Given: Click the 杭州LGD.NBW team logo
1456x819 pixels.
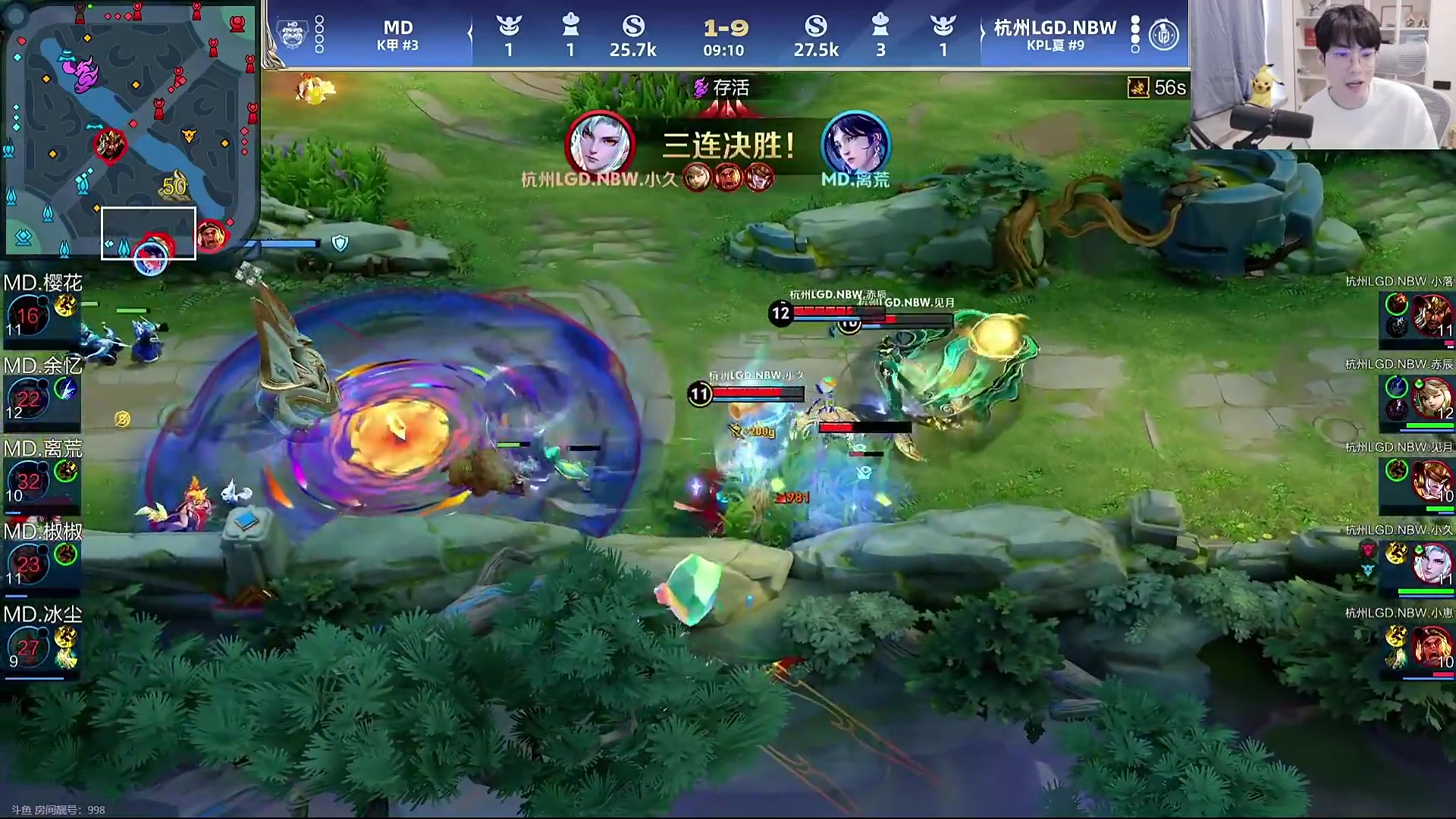Looking at the screenshot, I should [x=1163, y=34].
